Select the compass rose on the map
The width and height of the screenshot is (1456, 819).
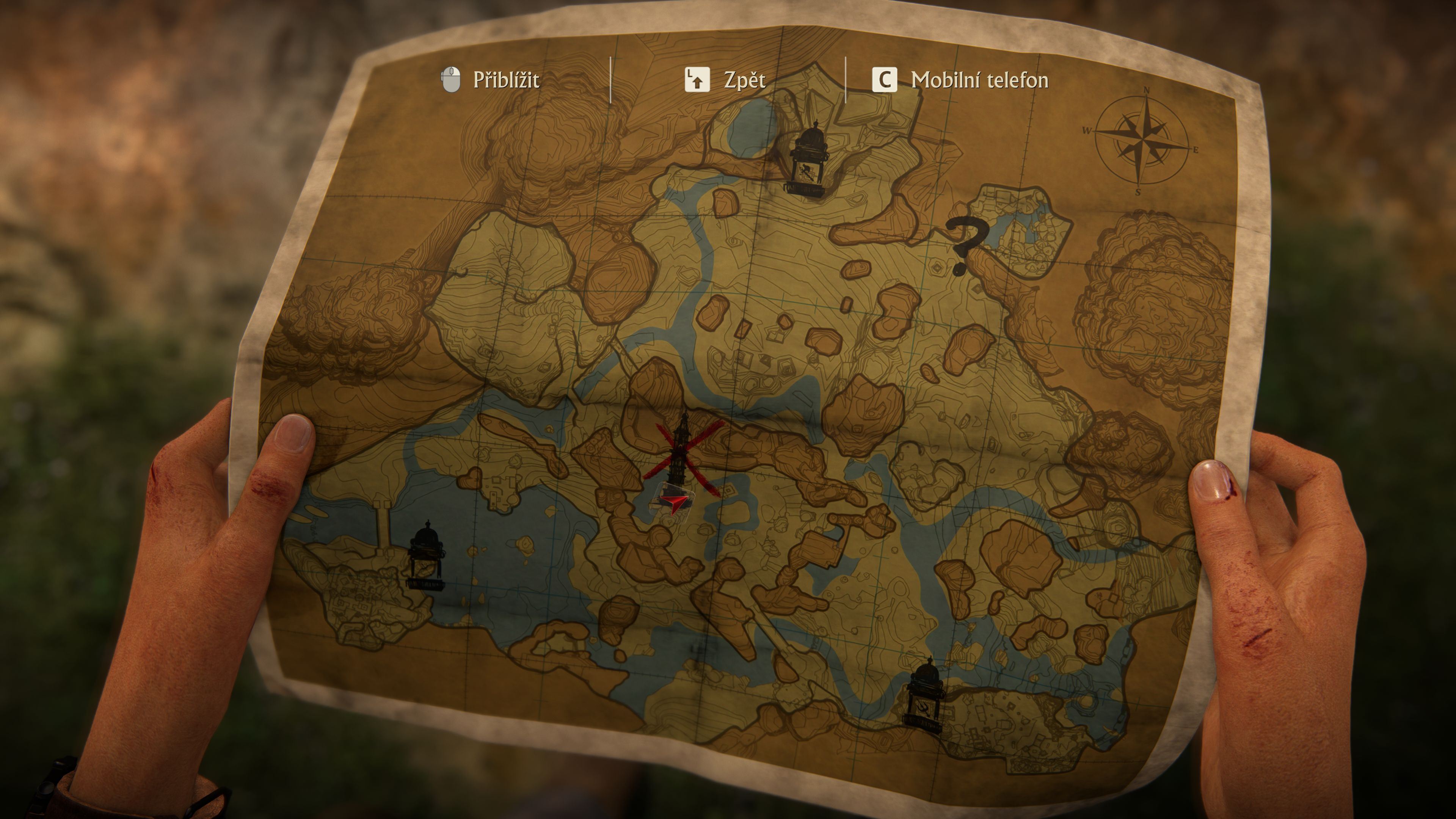(1142, 141)
